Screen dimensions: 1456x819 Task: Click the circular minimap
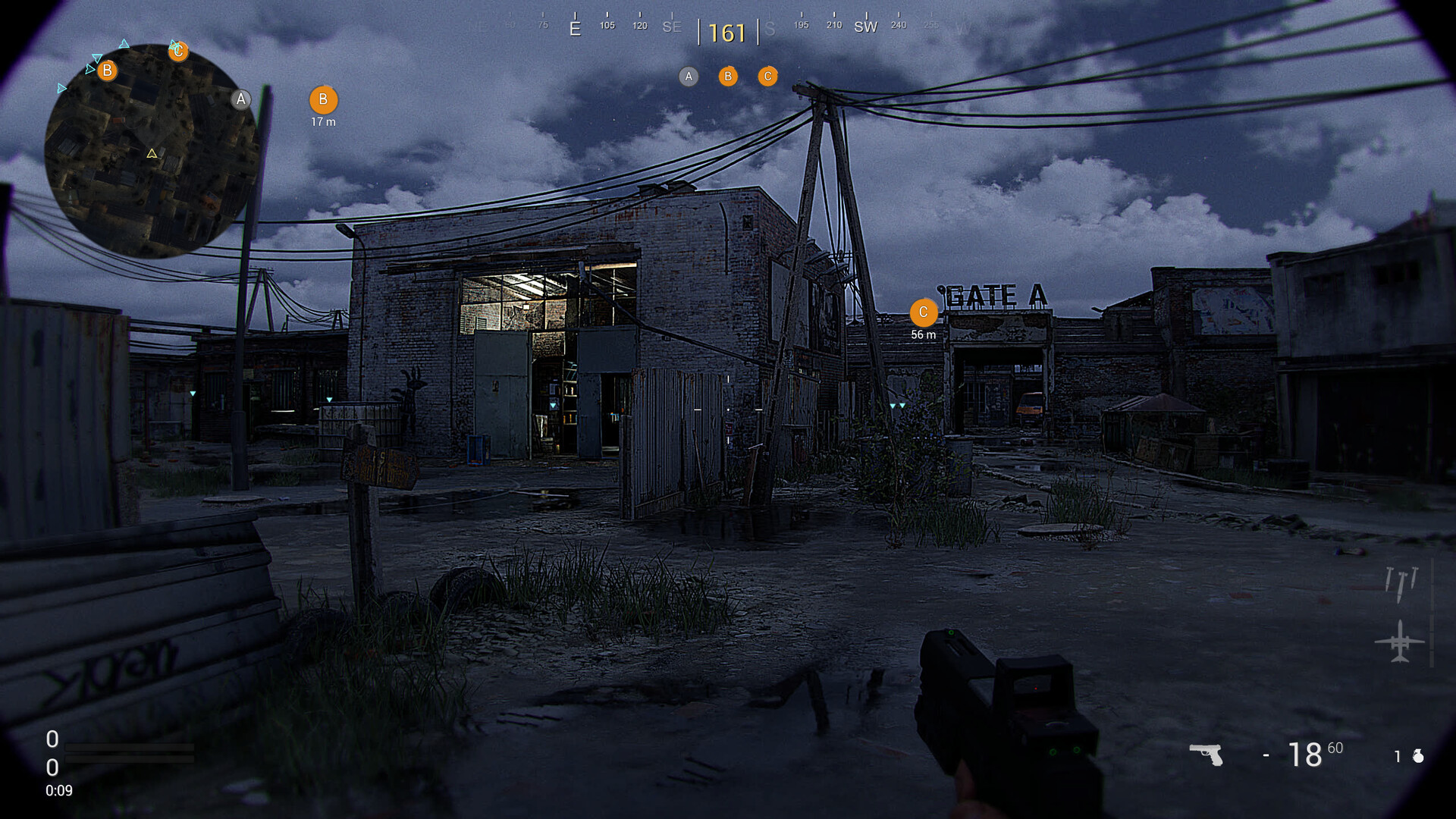(152, 152)
